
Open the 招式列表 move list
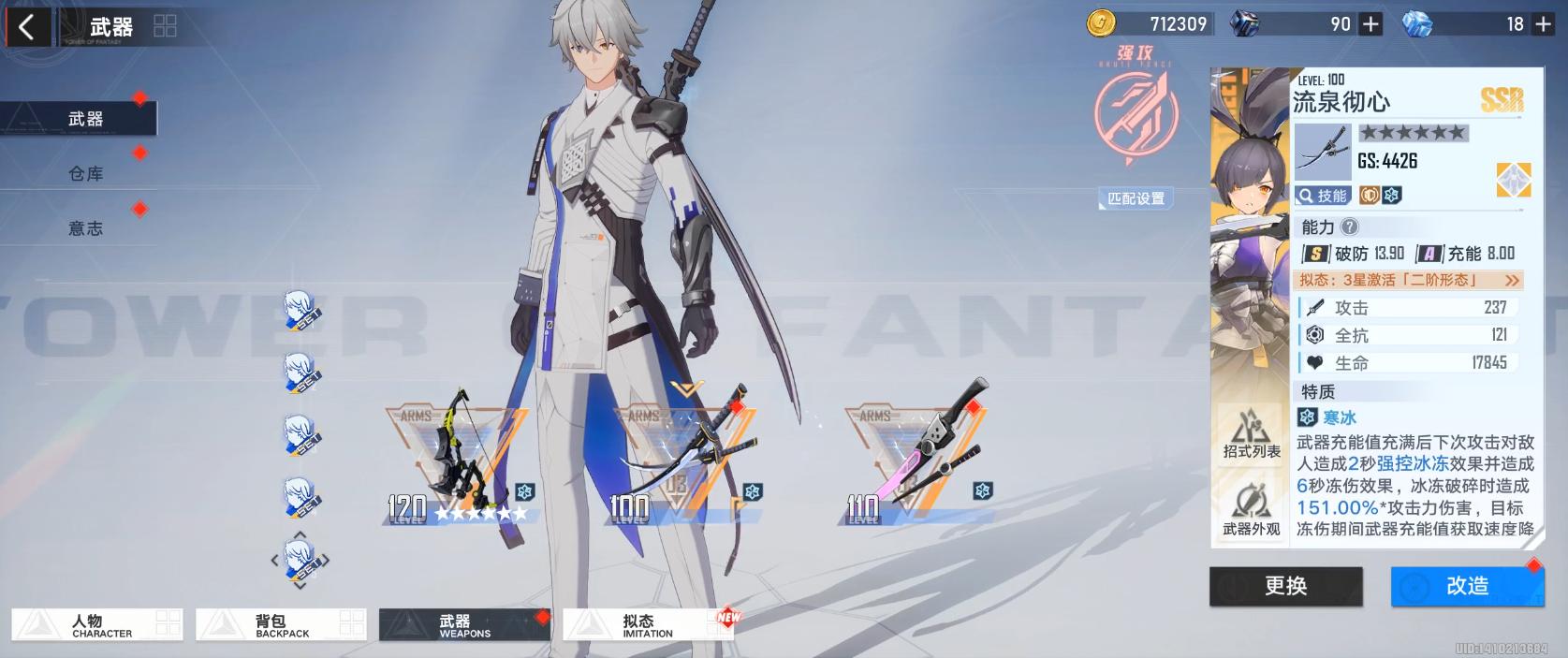click(x=1251, y=435)
